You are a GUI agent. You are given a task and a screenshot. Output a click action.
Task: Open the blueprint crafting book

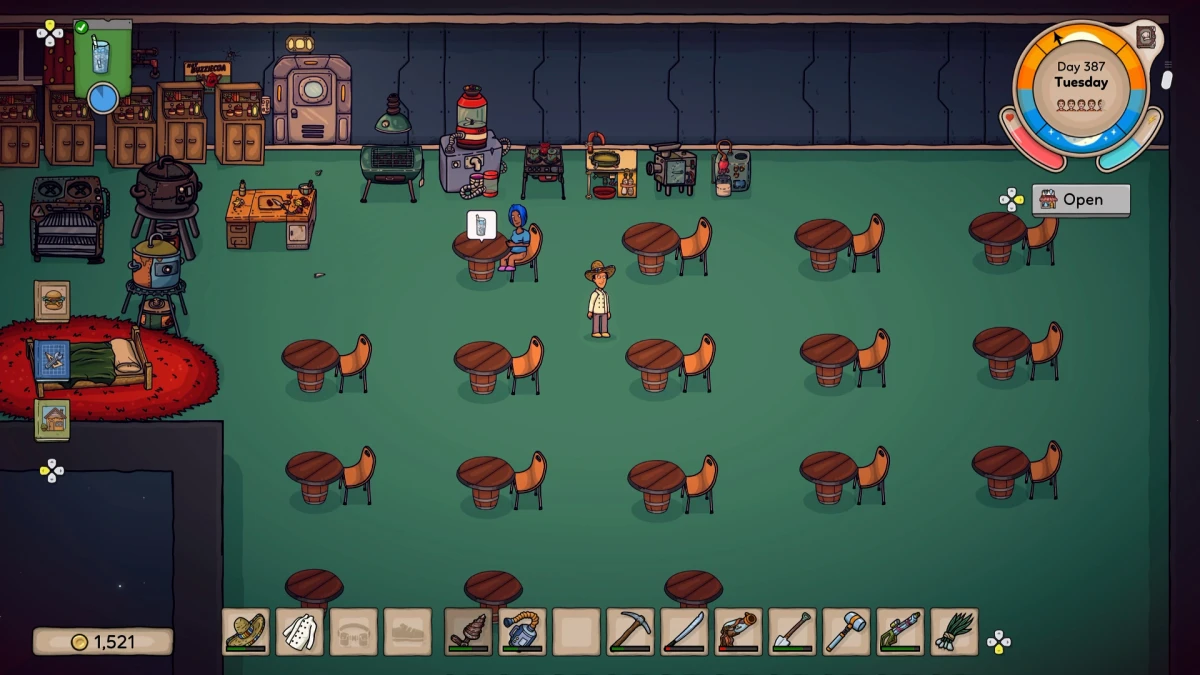point(52,360)
